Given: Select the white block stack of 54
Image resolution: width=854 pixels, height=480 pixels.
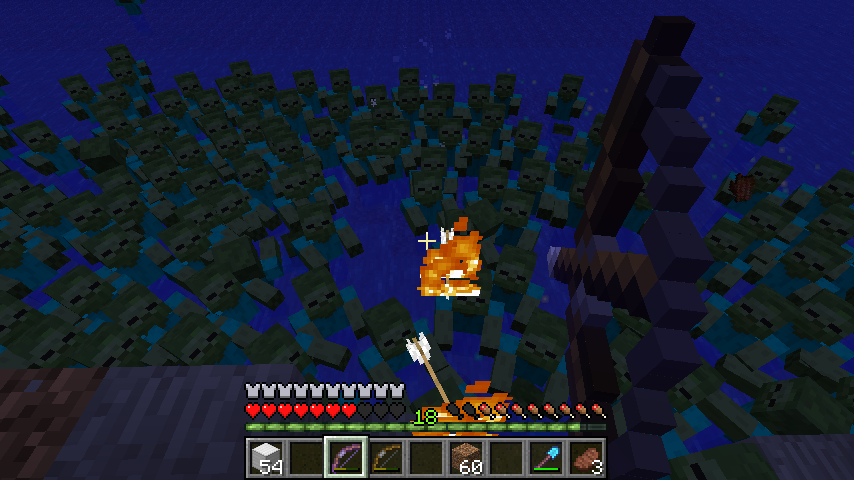Looking at the screenshot, I should pyautogui.click(x=266, y=458).
